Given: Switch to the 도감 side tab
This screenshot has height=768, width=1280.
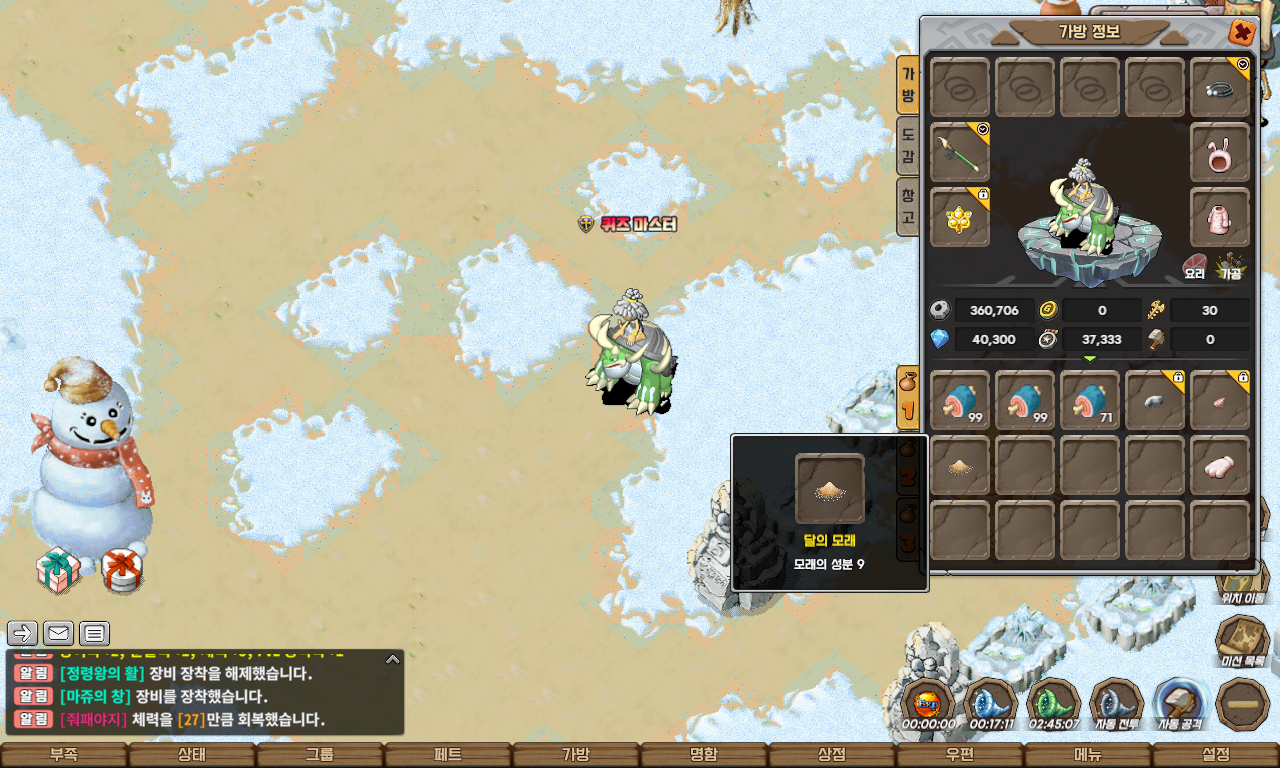Looking at the screenshot, I should coord(908,146).
